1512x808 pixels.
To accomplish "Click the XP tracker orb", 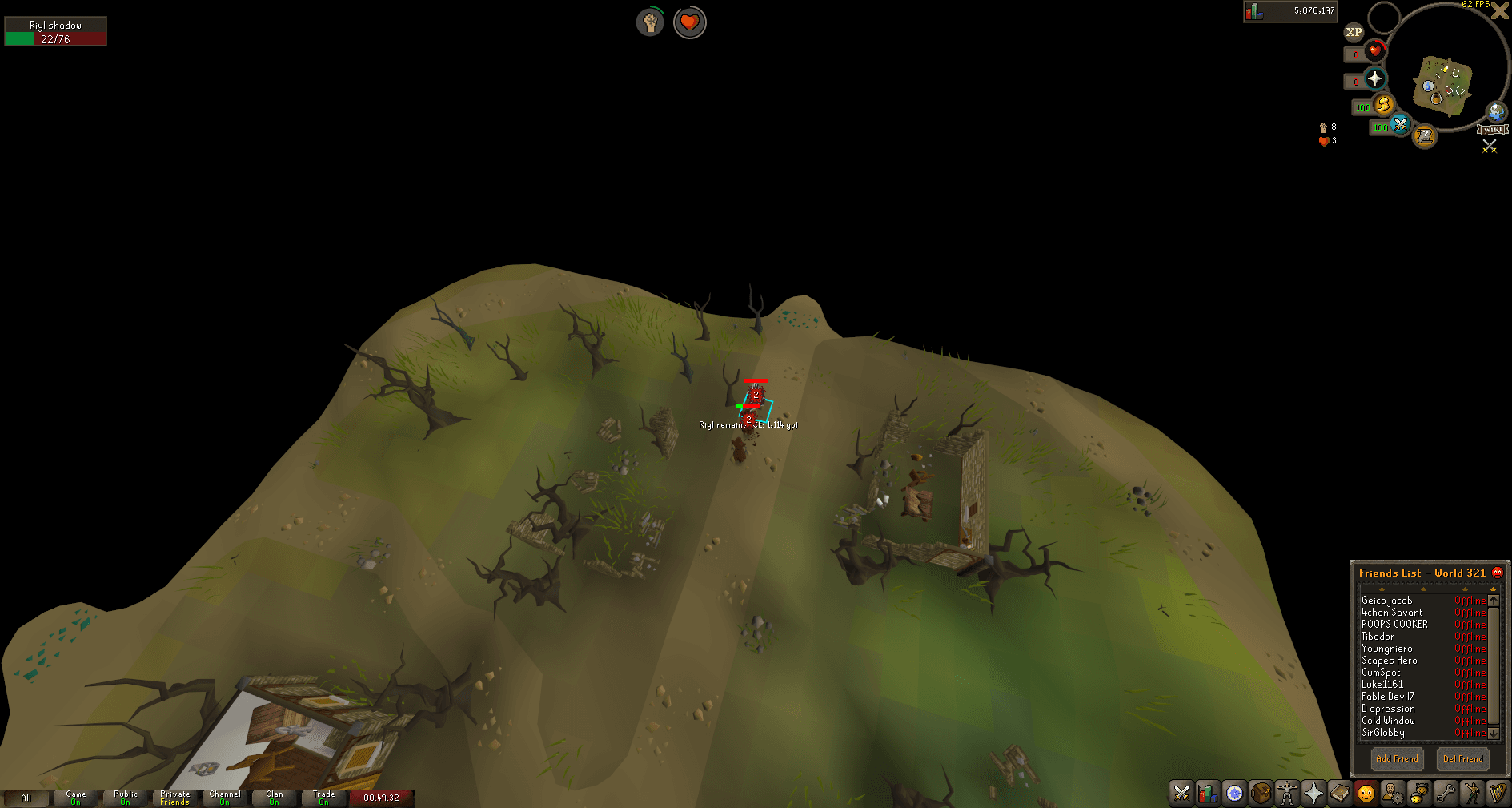I will pyautogui.click(x=1354, y=33).
